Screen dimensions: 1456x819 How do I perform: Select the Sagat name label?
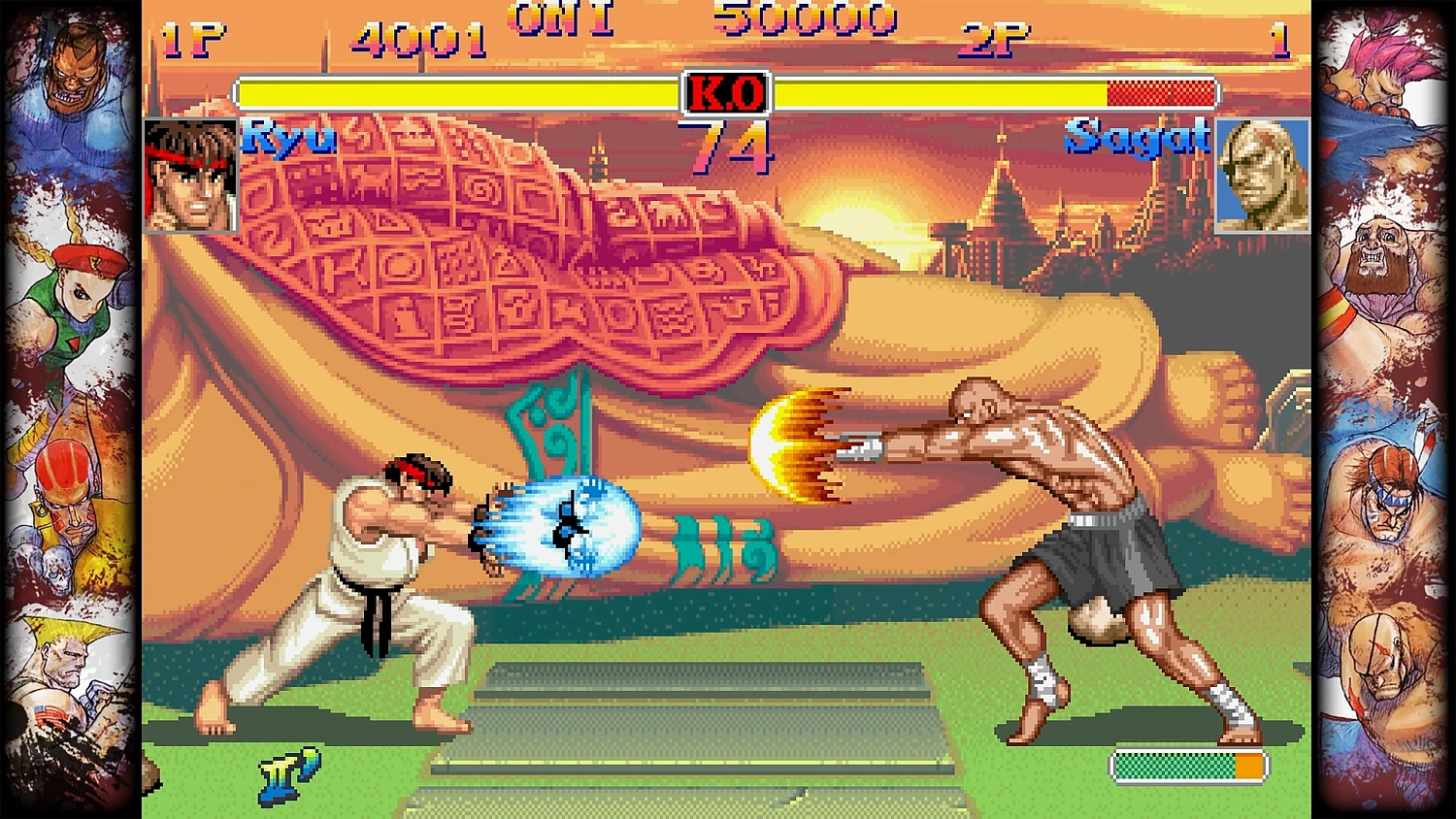(1136, 138)
